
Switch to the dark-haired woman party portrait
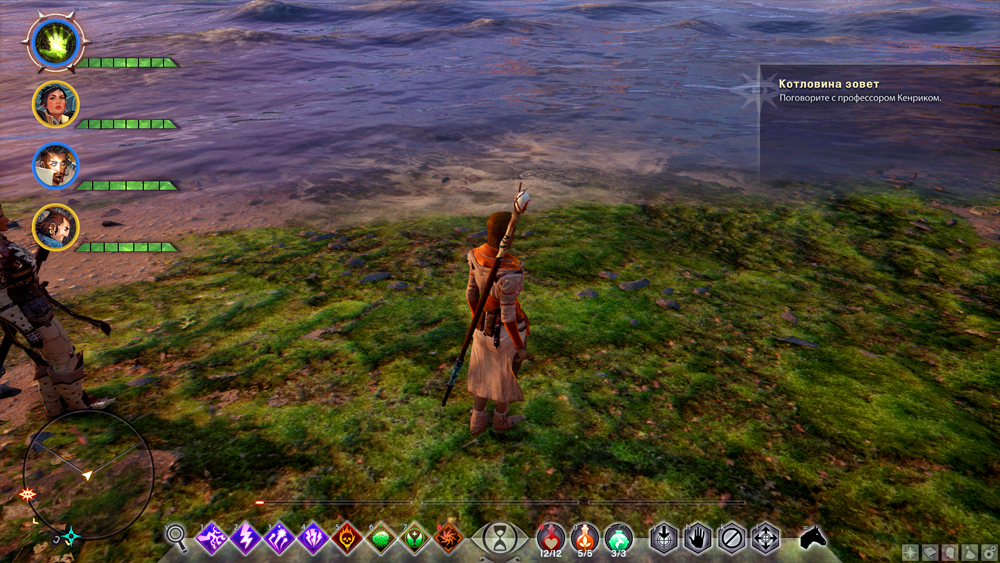55,104
